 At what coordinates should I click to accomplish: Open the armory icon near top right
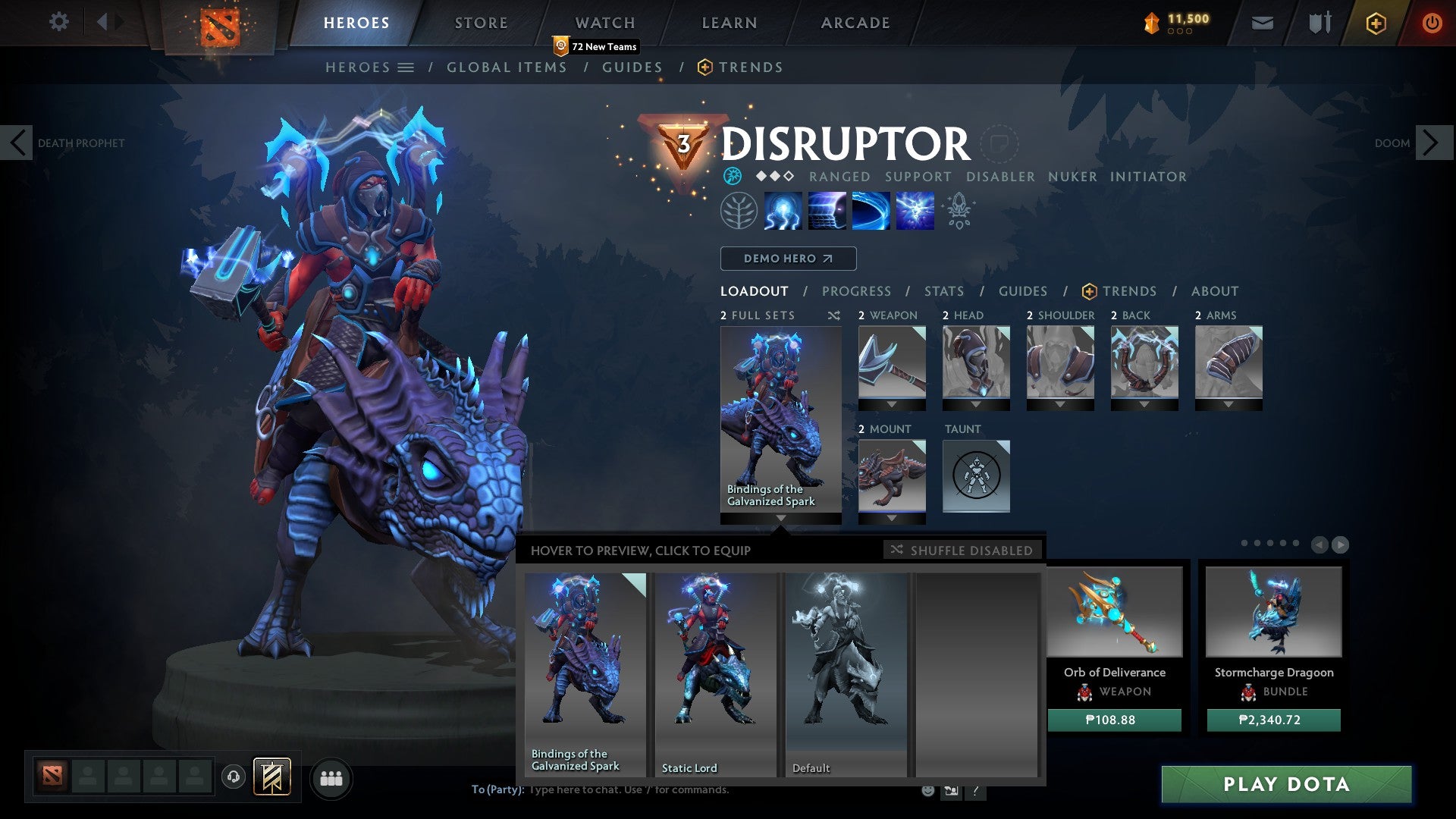[1318, 23]
